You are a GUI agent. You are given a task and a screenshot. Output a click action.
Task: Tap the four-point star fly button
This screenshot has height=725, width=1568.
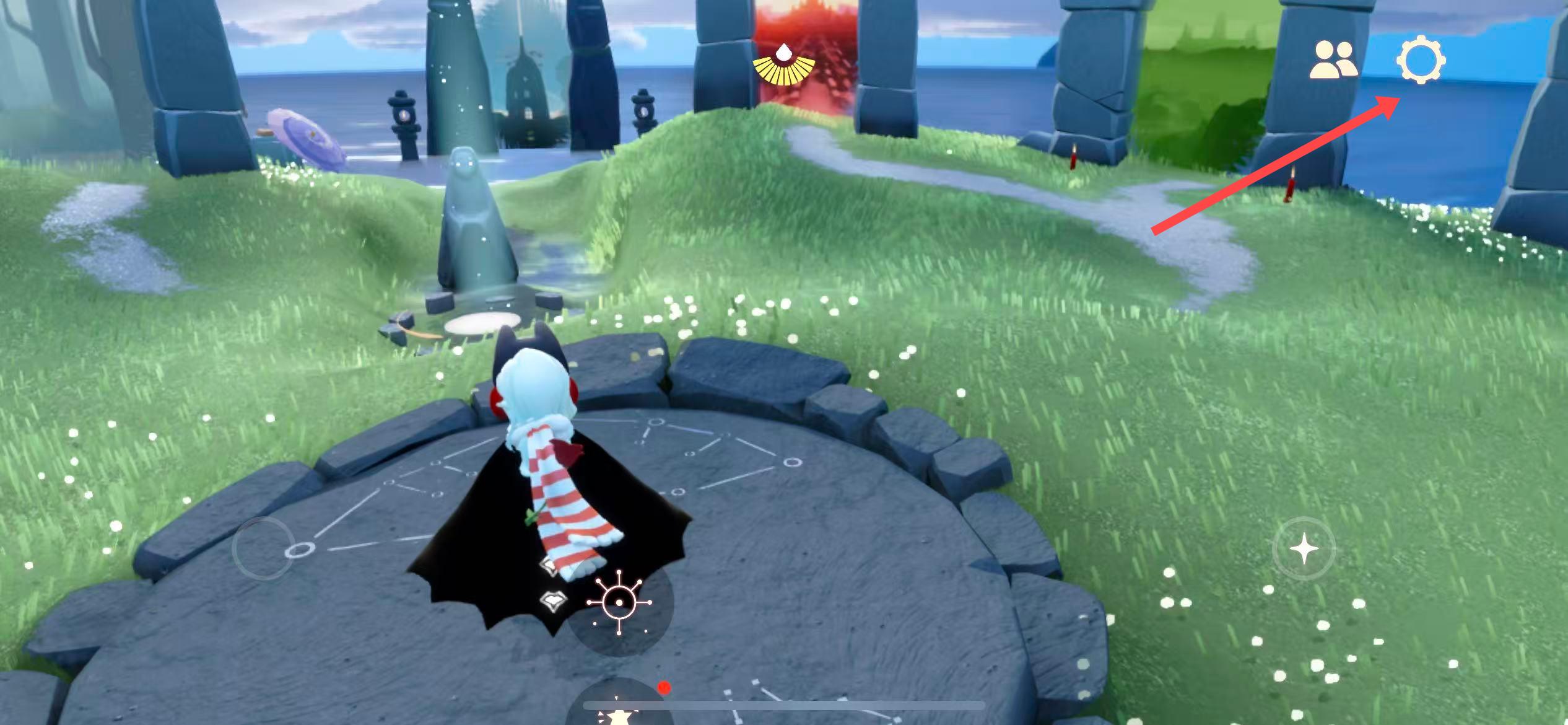coord(1304,549)
